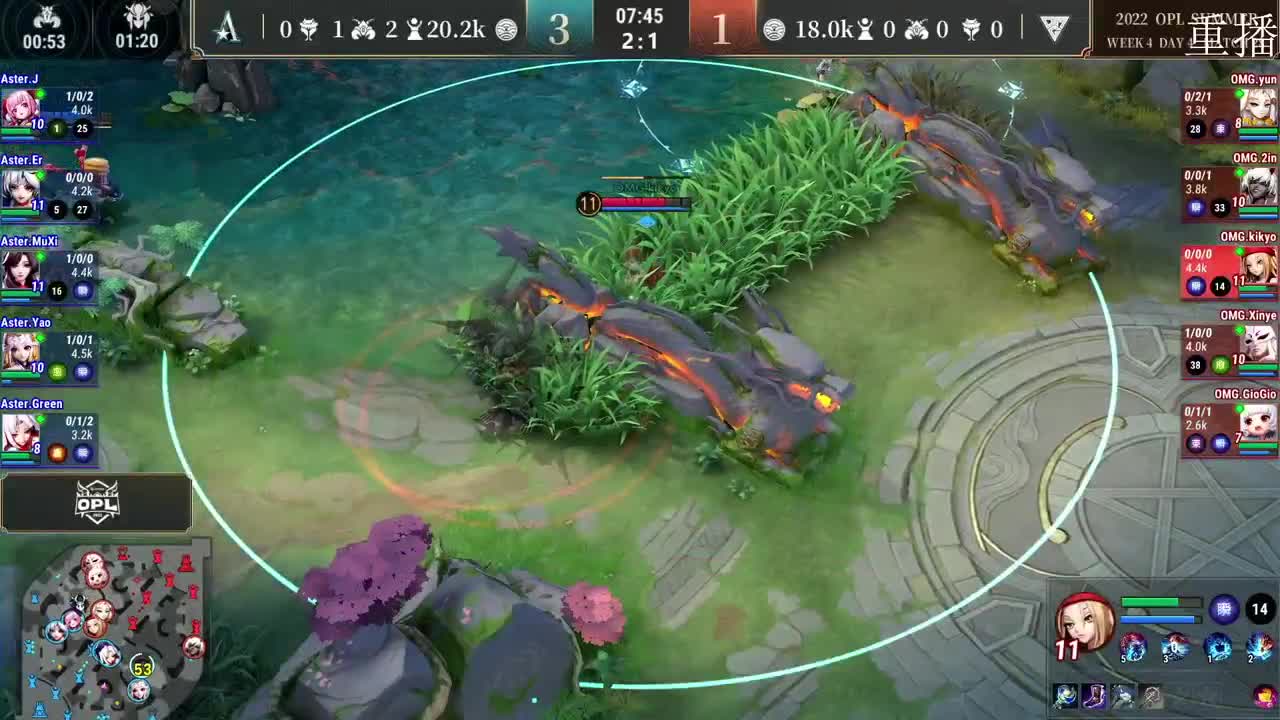Viewport: 1280px width, 720px height.
Task: Click the jungle monster icon beside Aster's stats
Action: coord(363,29)
